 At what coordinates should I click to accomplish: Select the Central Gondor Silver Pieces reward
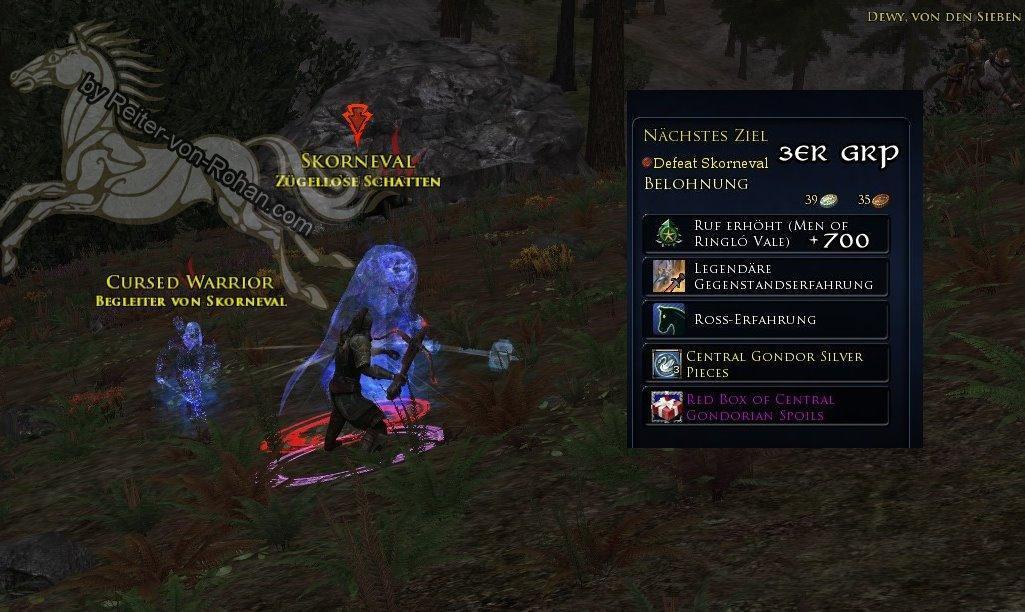point(764,364)
